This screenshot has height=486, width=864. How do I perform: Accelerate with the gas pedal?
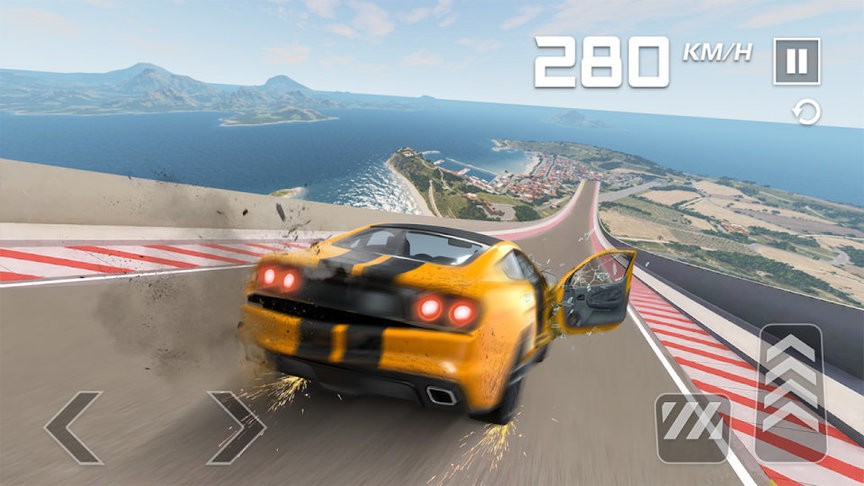coord(790,392)
